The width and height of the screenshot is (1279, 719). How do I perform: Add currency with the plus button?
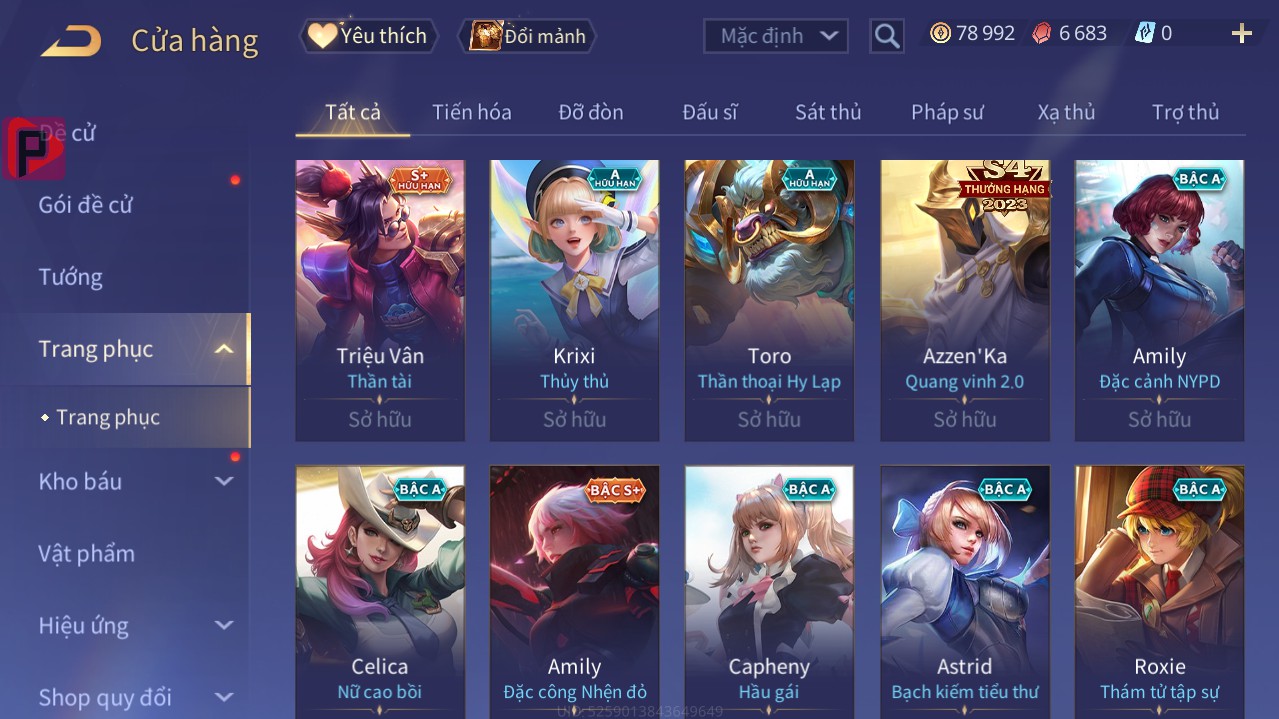(1241, 34)
